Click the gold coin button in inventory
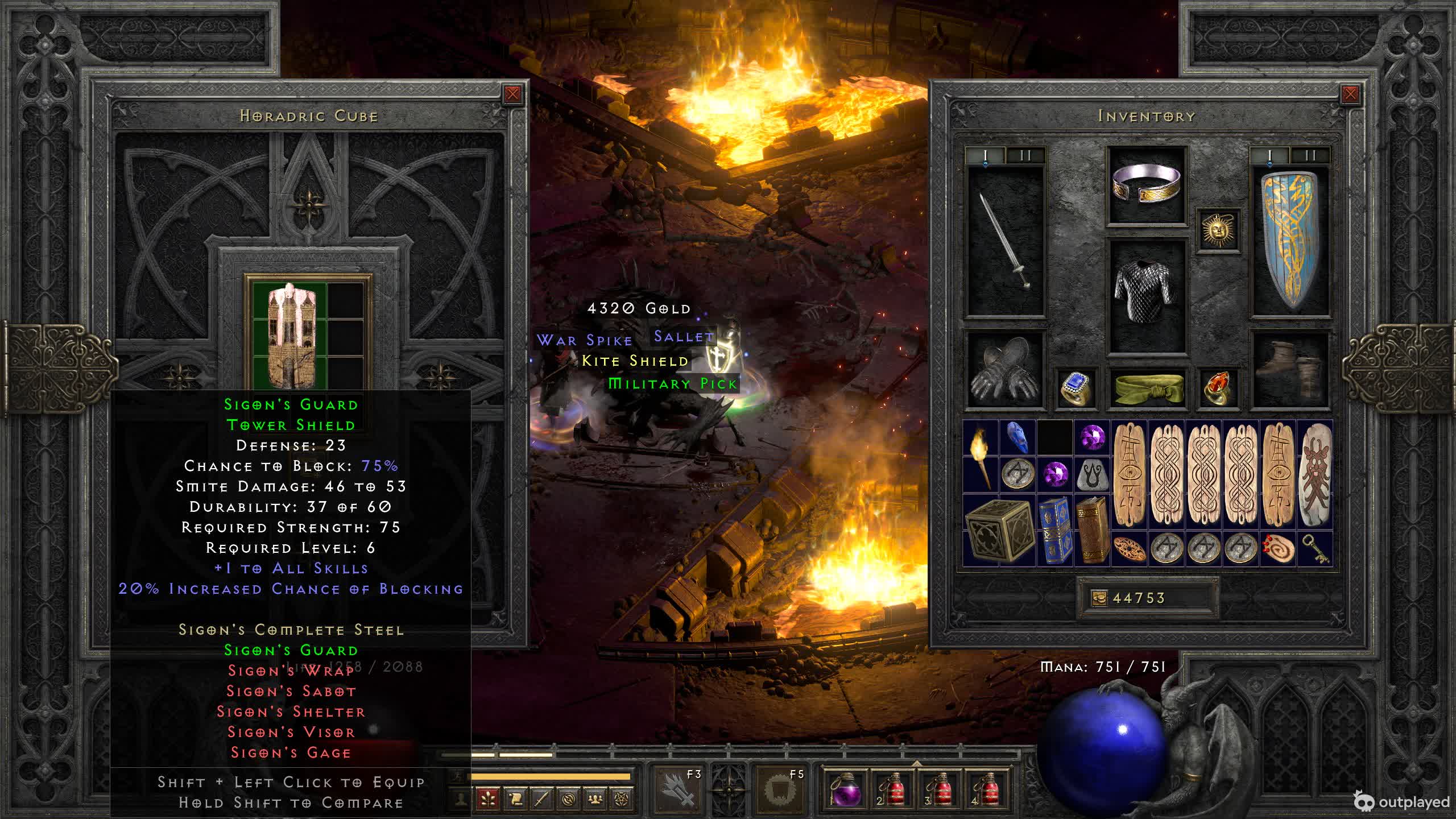 click(x=1099, y=598)
